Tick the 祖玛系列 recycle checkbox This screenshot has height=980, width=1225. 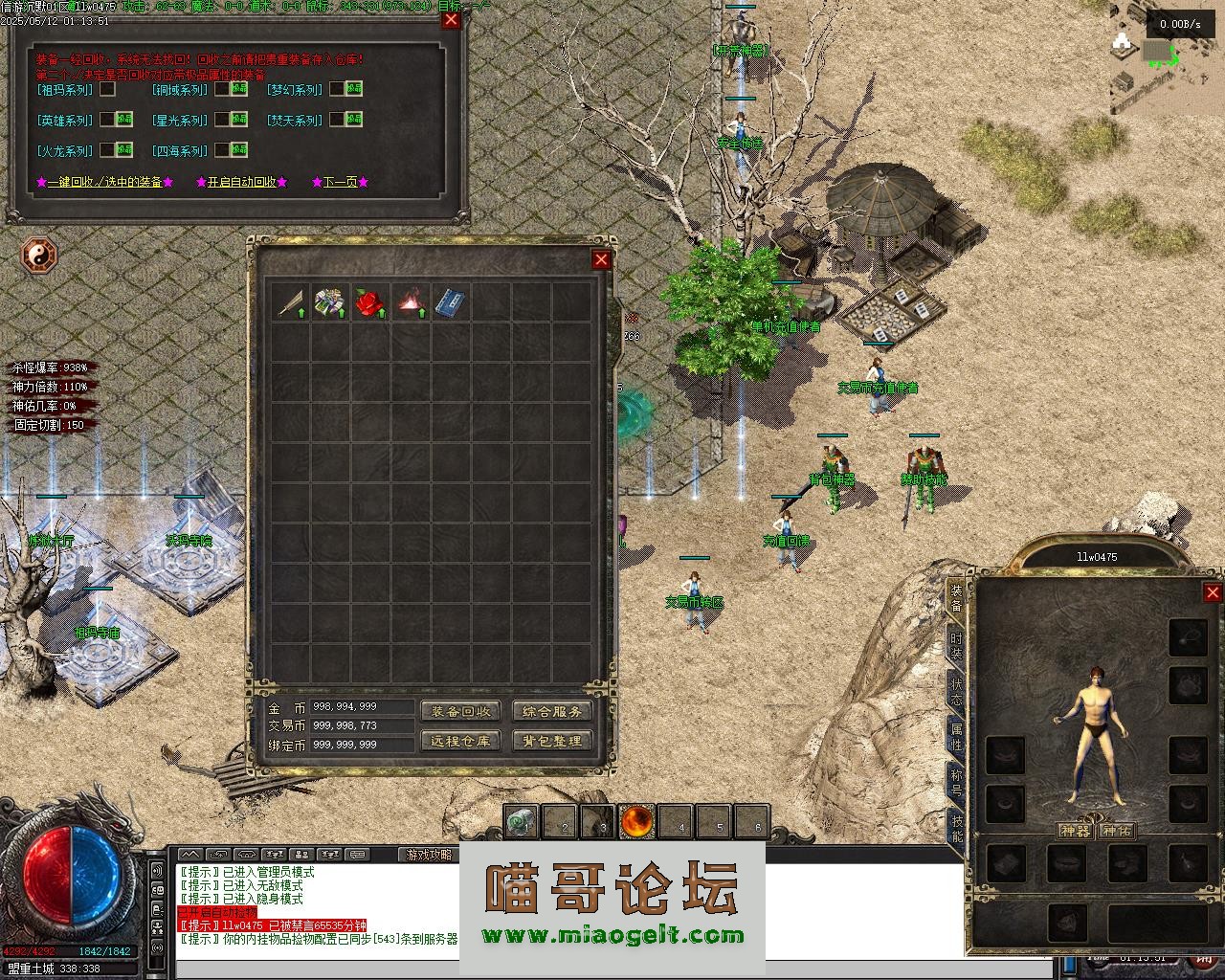(108, 89)
